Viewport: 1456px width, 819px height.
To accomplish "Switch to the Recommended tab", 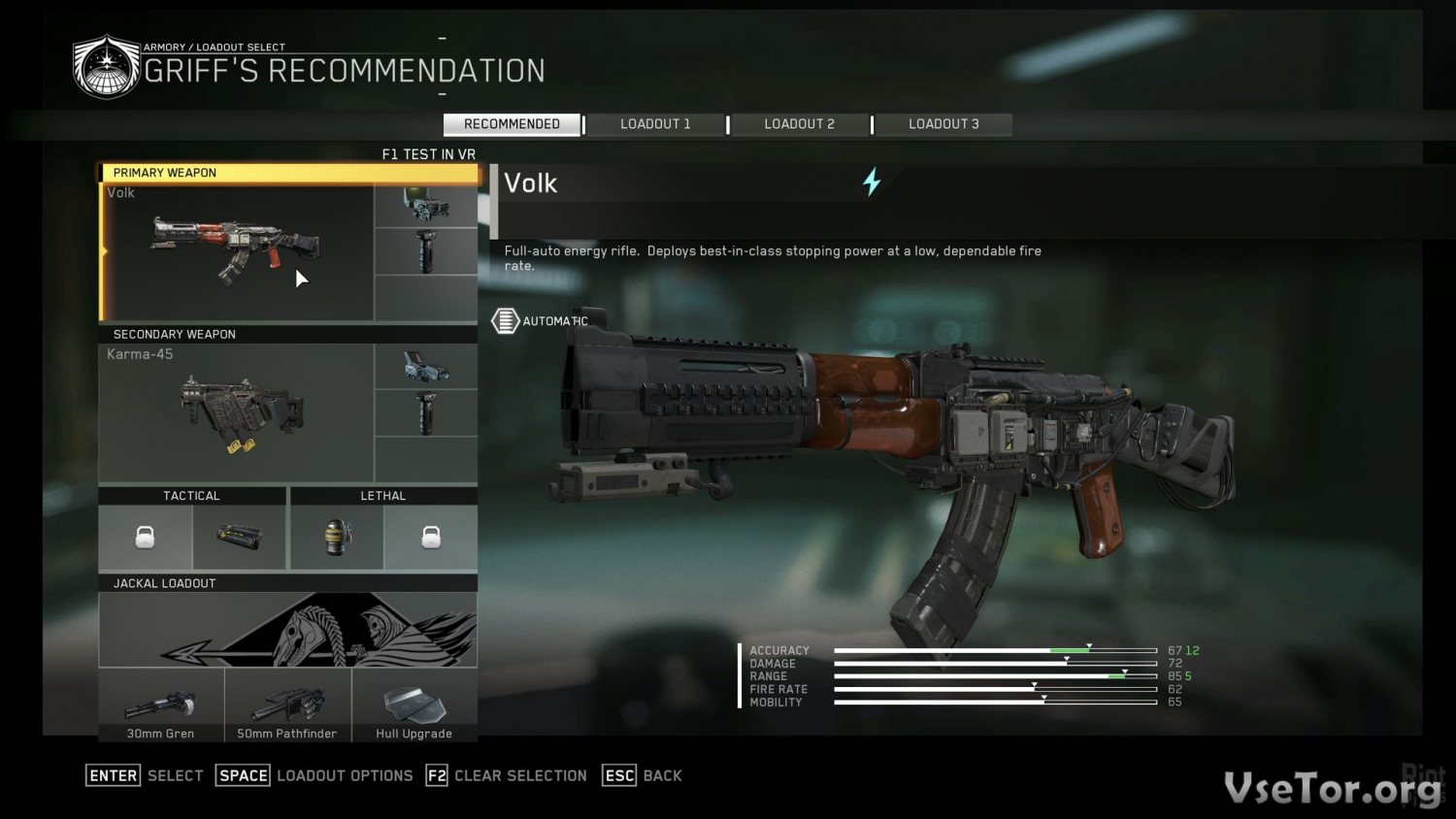I will tap(512, 124).
